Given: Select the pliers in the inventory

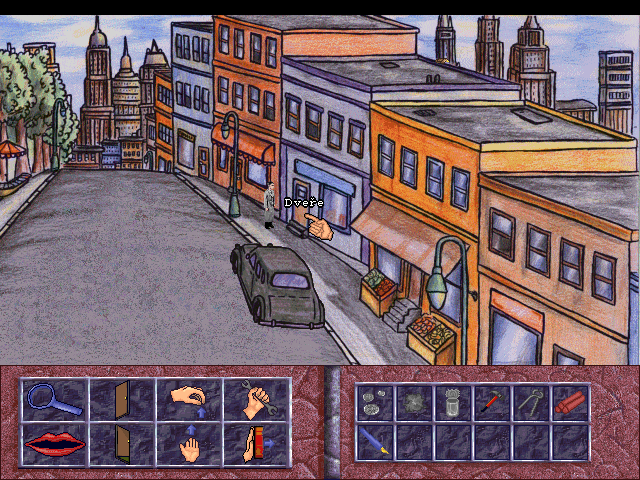Looking at the screenshot, I should (x=529, y=403).
